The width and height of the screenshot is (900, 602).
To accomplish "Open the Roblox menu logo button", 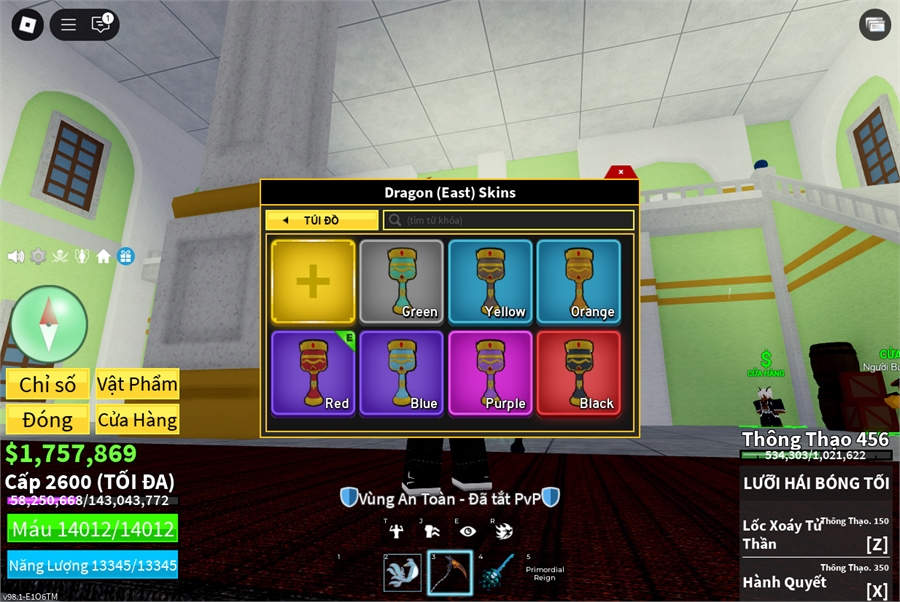I will (27, 25).
